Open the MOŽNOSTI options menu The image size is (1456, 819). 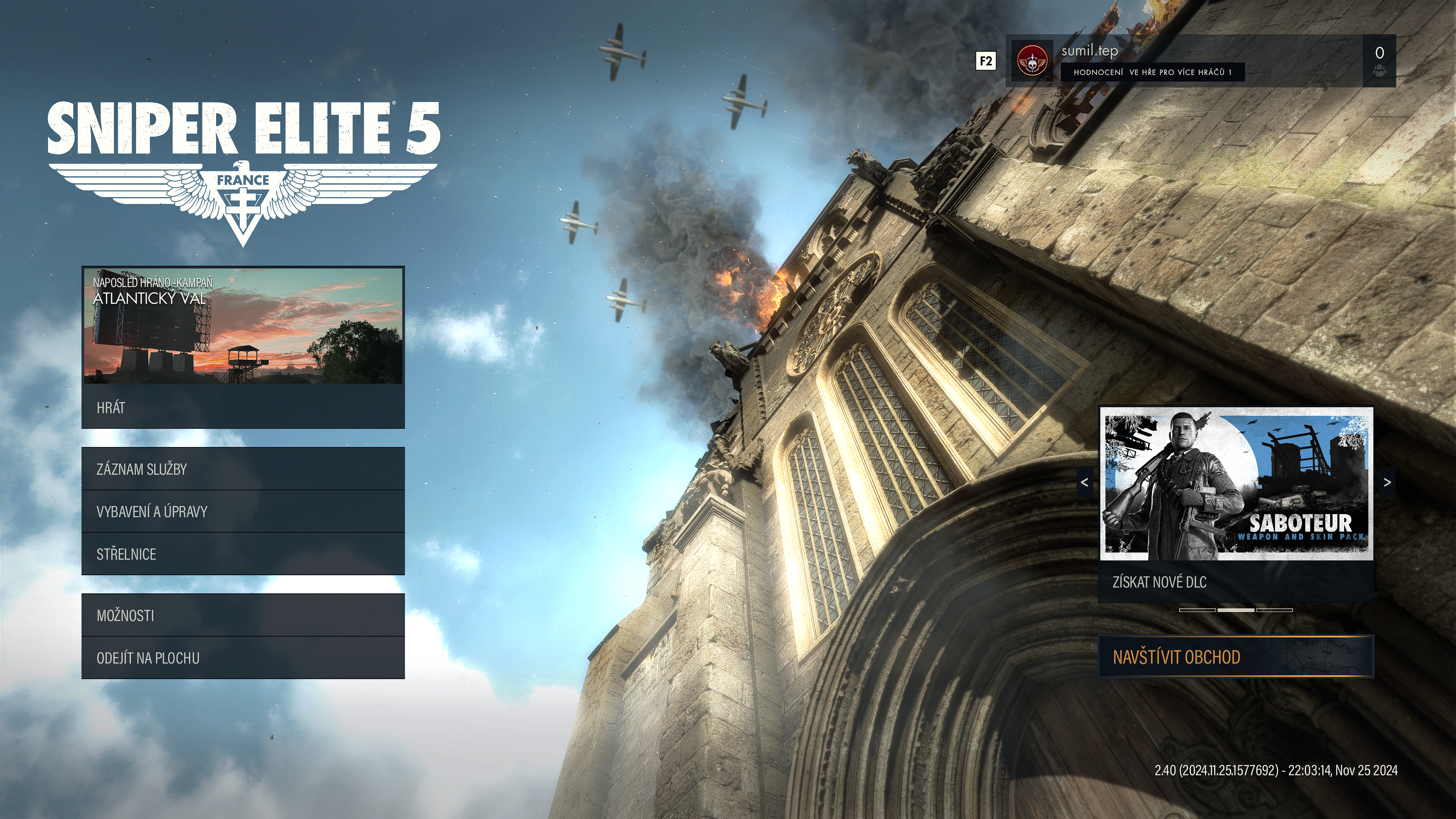click(x=243, y=615)
